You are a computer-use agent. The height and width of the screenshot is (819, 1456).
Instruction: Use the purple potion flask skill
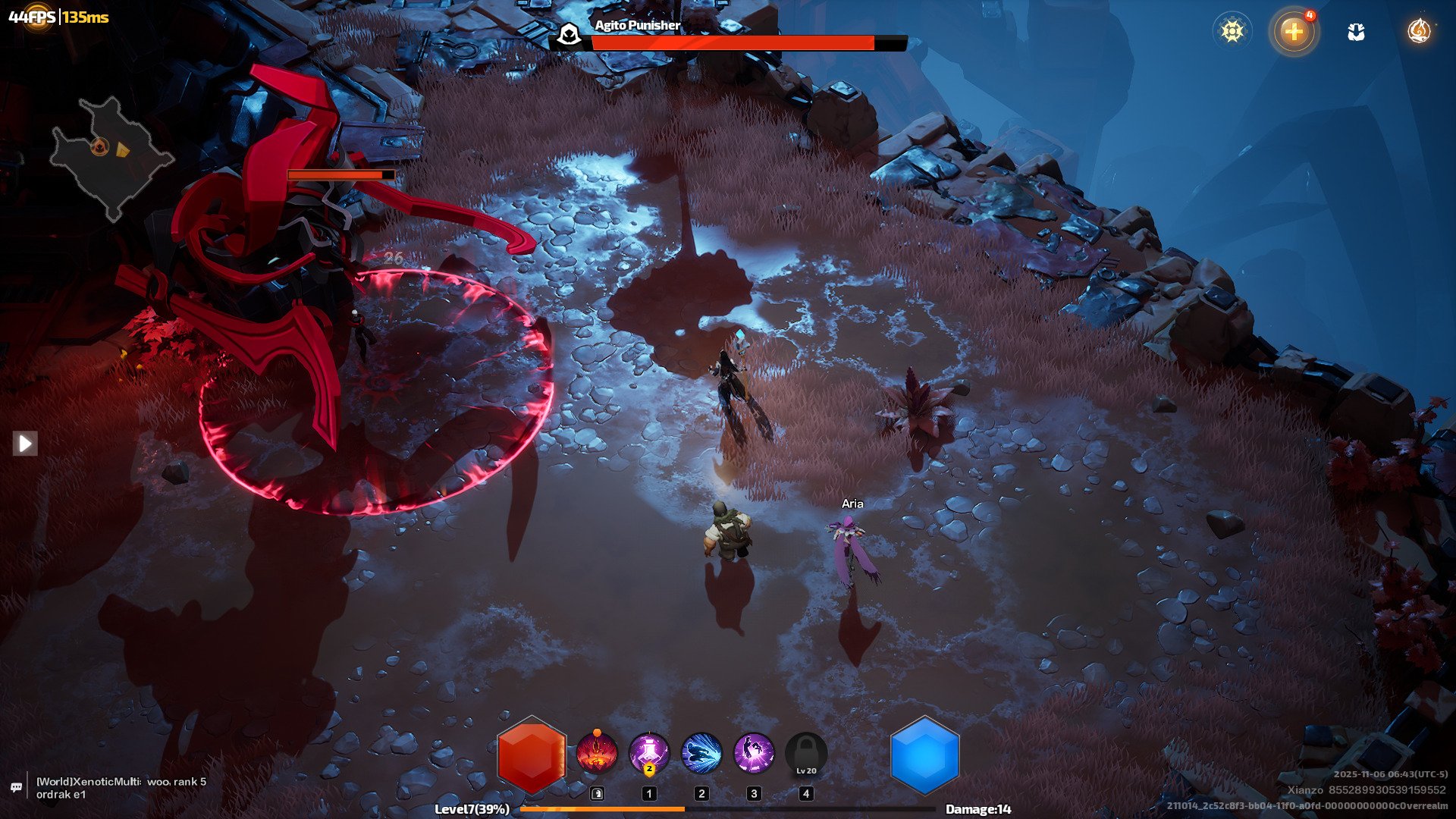649,754
